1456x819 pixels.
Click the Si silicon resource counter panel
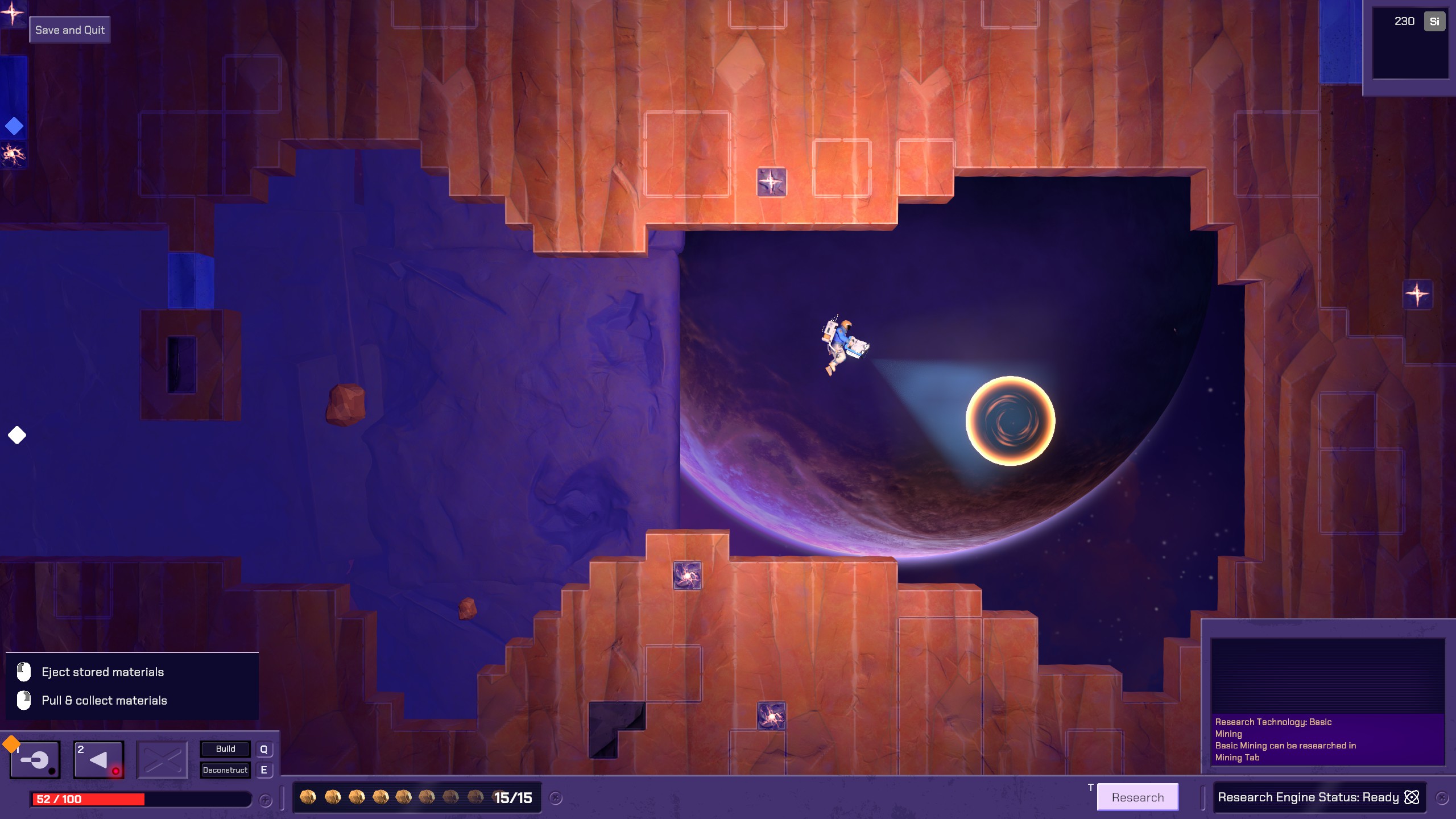[x=1410, y=43]
